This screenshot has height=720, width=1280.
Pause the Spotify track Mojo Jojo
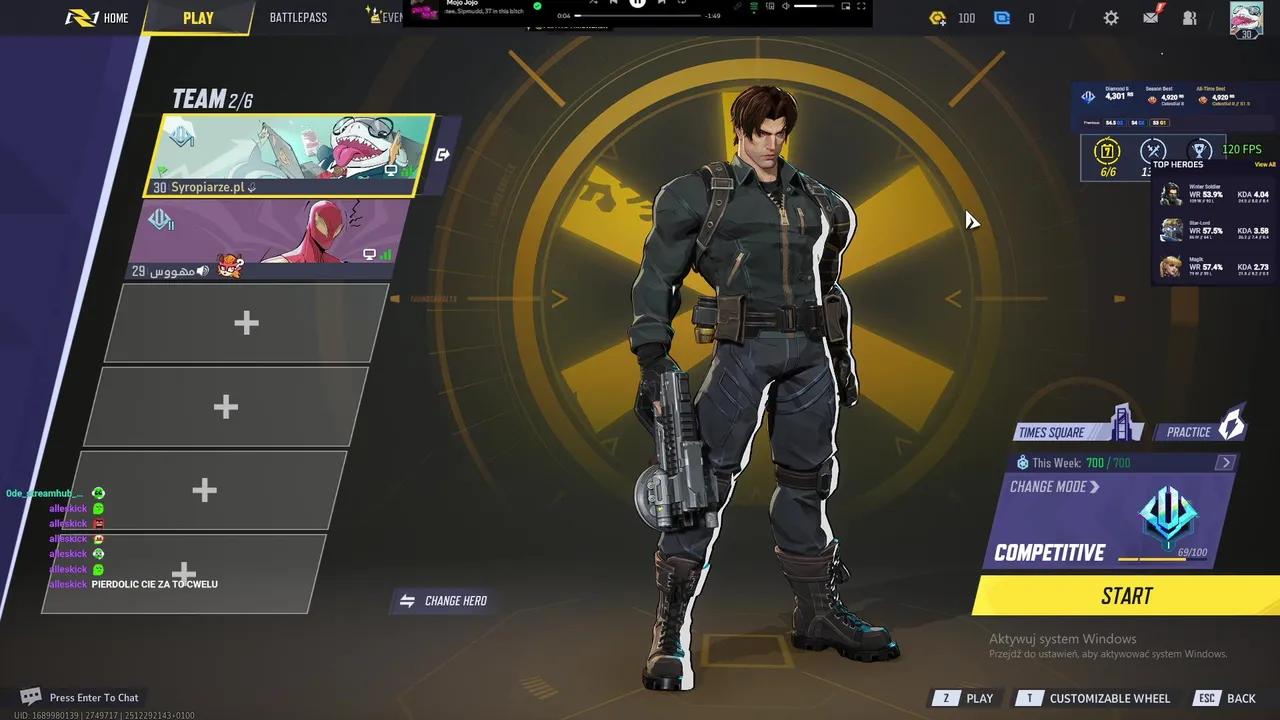pyautogui.click(x=637, y=5)
